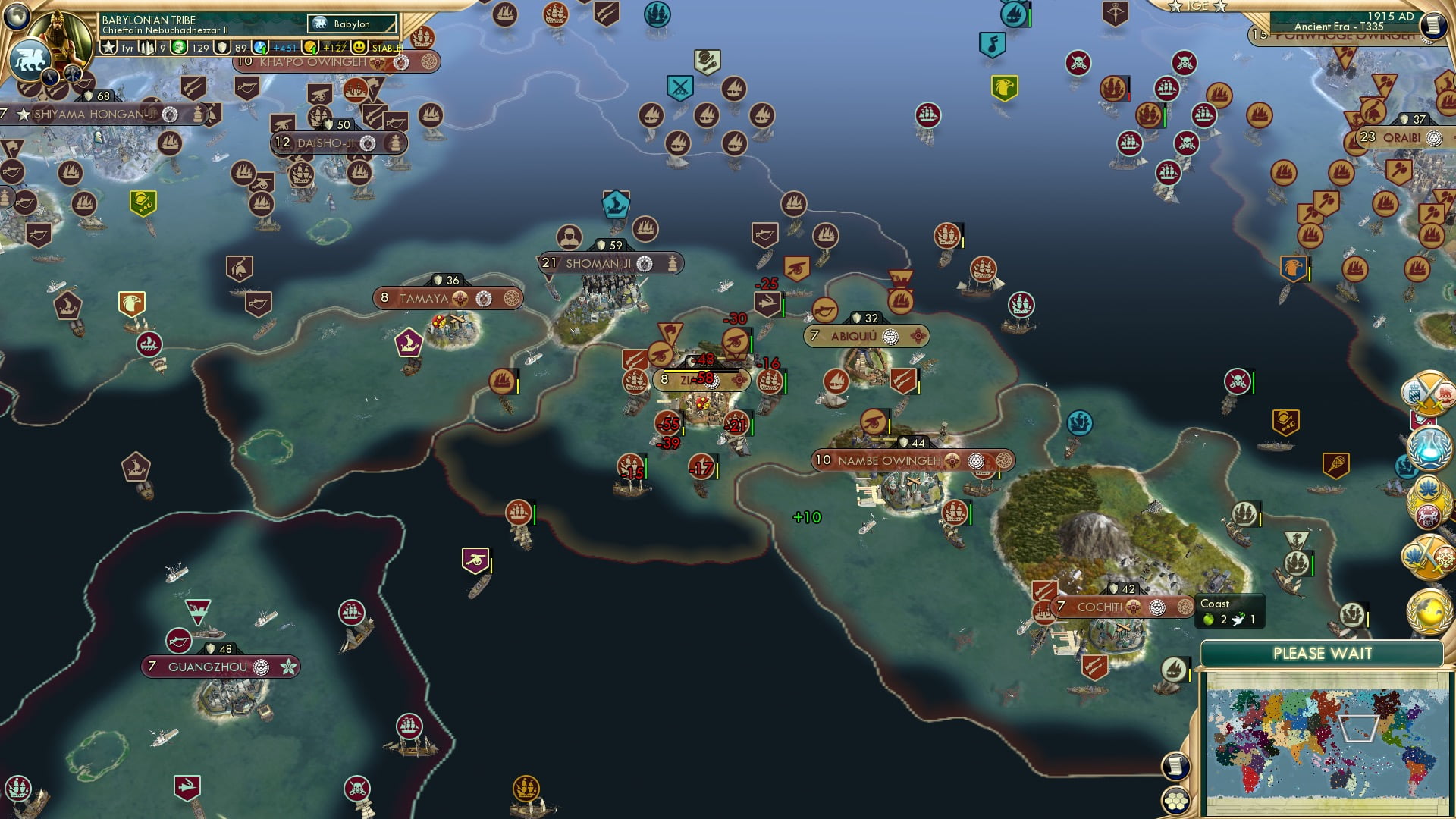Select the Nambe Owingeh city banner
Viewport: 1456px width, 819px height.
pos(889,460)
